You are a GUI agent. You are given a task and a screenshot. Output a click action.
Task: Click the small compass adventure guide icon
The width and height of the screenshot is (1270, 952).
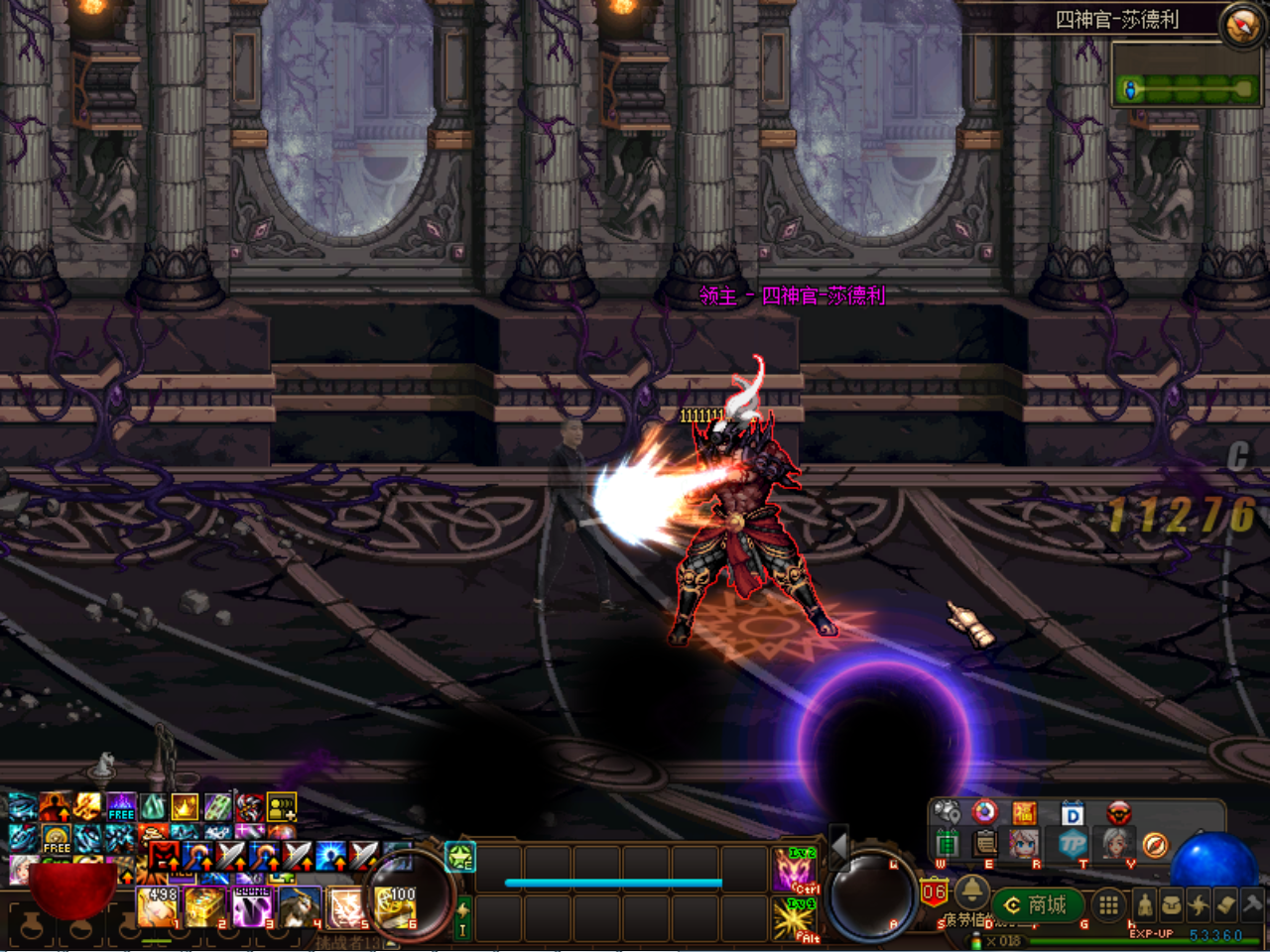pos(1156,845)
